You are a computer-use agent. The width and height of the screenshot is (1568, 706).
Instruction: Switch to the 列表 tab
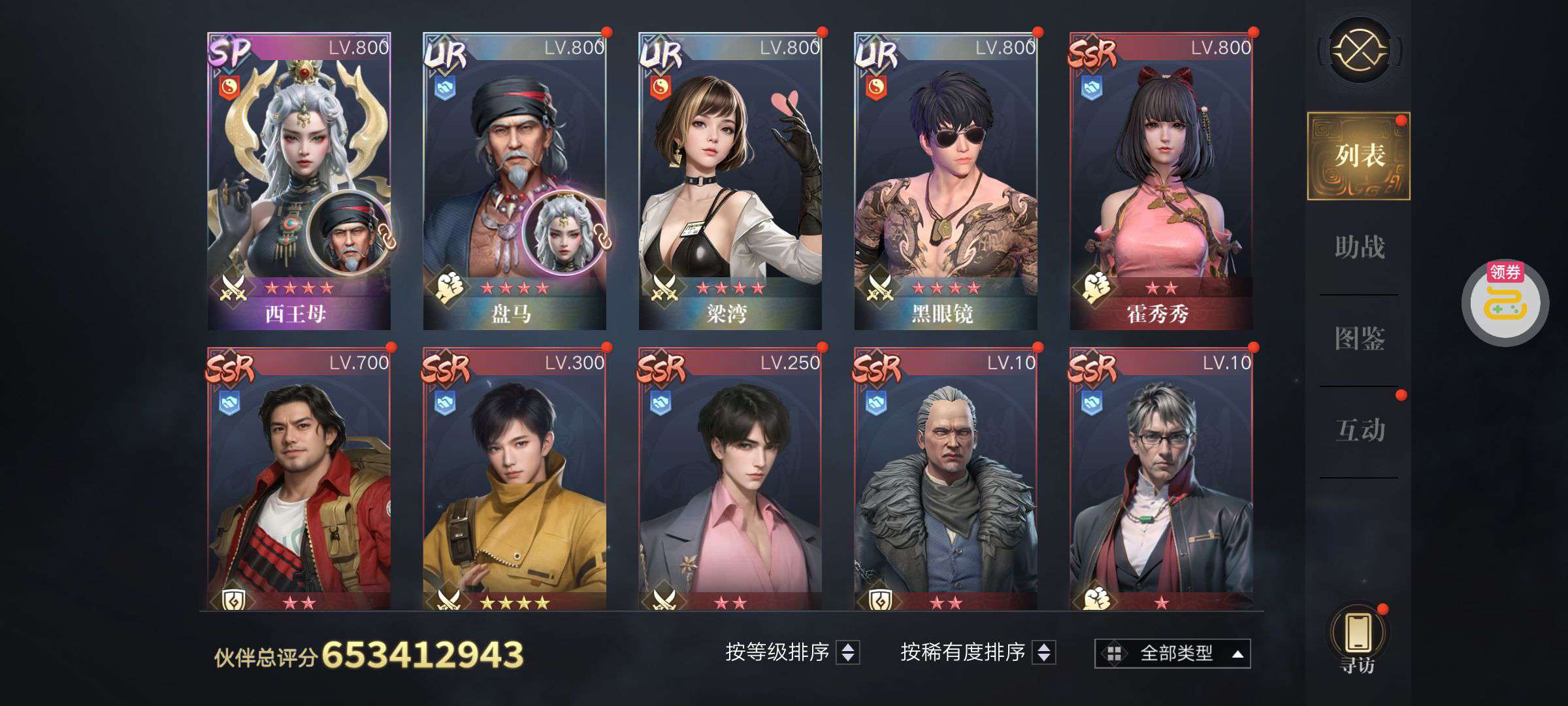click(1359, 156)
